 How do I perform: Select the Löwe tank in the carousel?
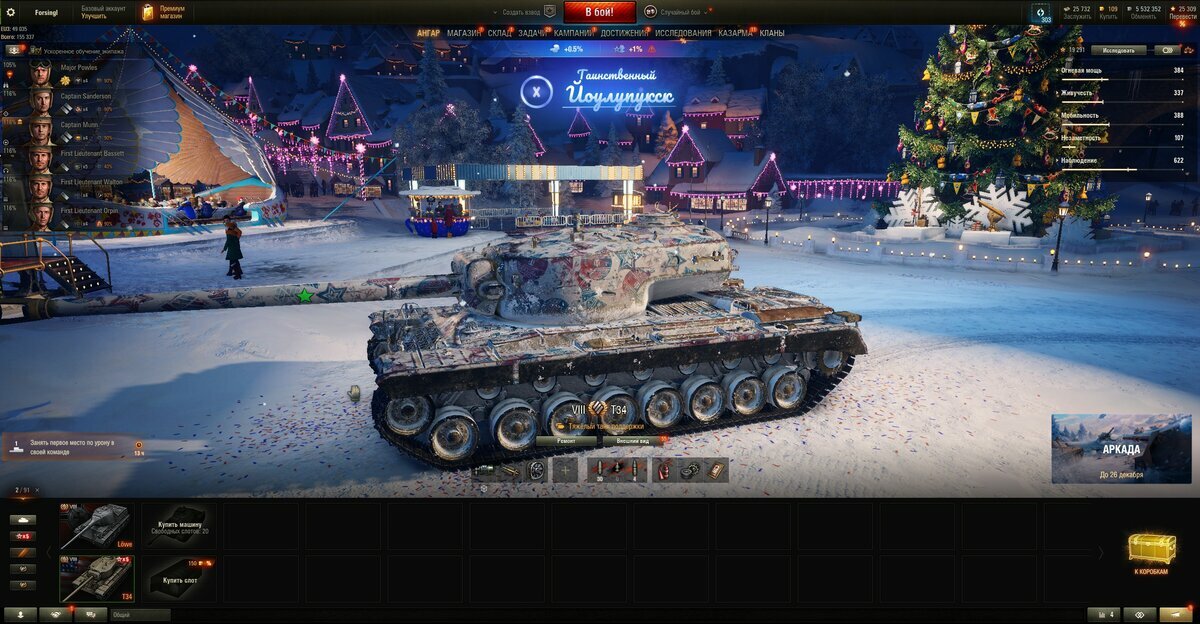(x=96, y=525)
